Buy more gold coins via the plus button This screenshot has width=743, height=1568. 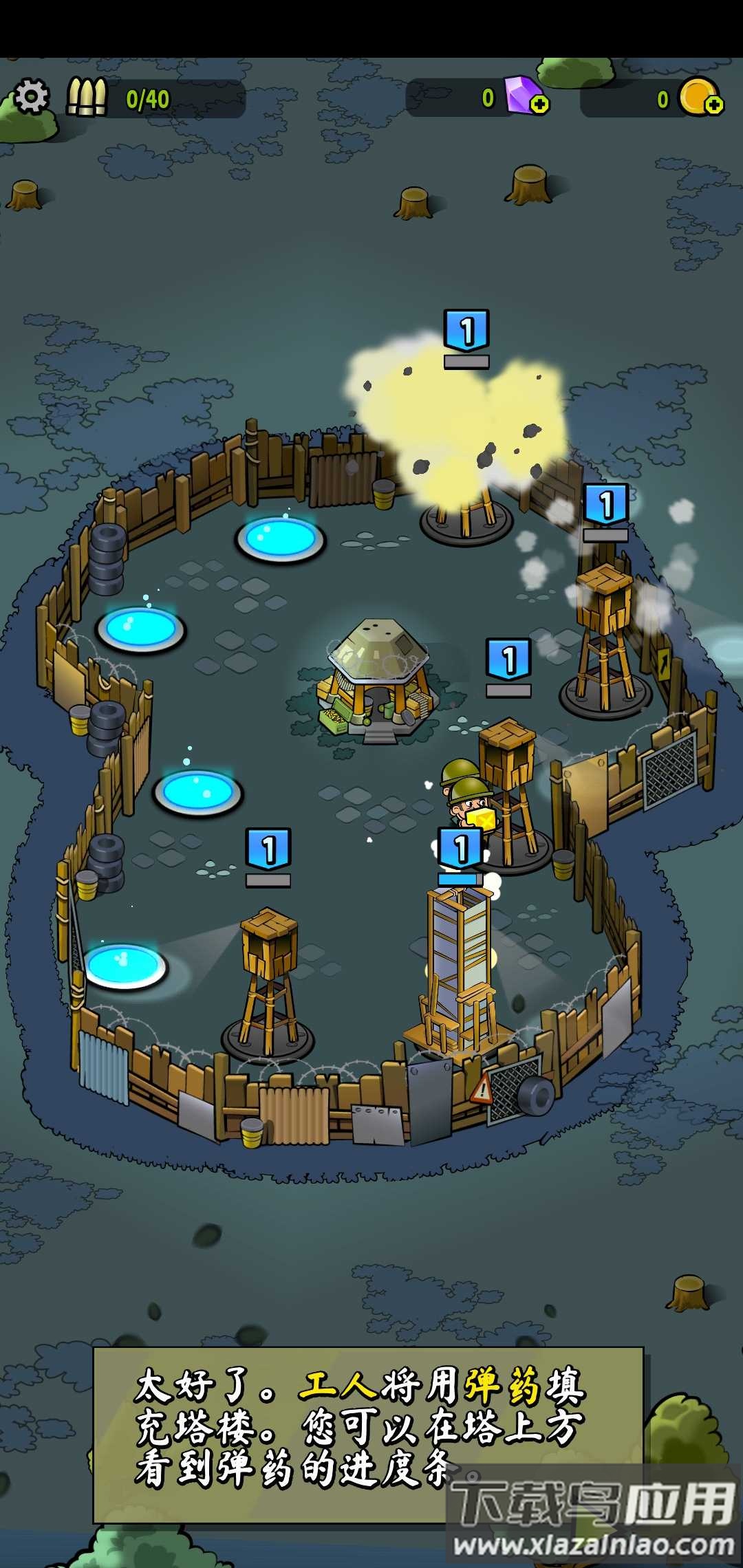713,105
